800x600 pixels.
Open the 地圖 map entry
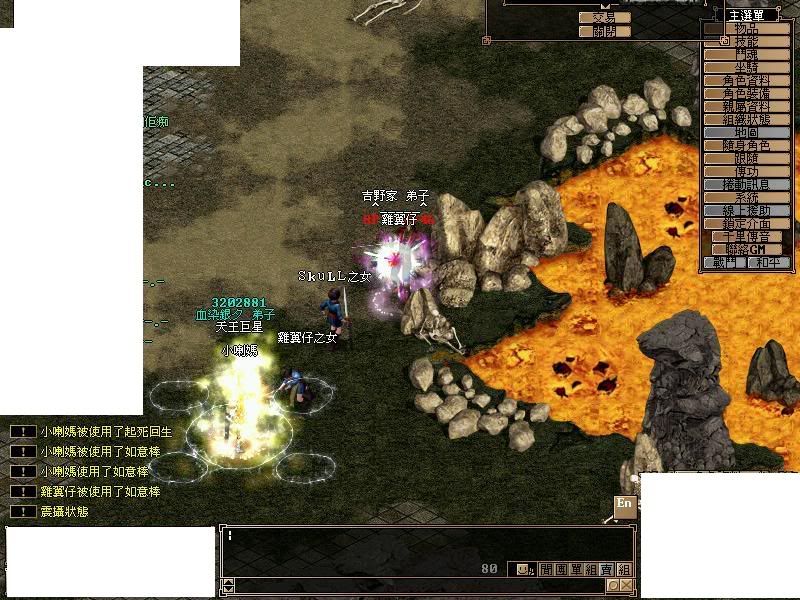click(x=746, y=132)
